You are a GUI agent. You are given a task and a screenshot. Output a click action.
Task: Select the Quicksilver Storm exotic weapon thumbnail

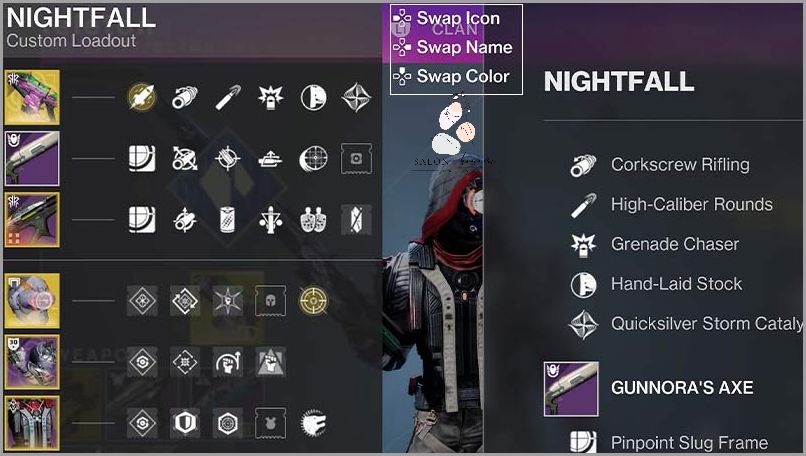pyautogui.click(x=32, y=97)
